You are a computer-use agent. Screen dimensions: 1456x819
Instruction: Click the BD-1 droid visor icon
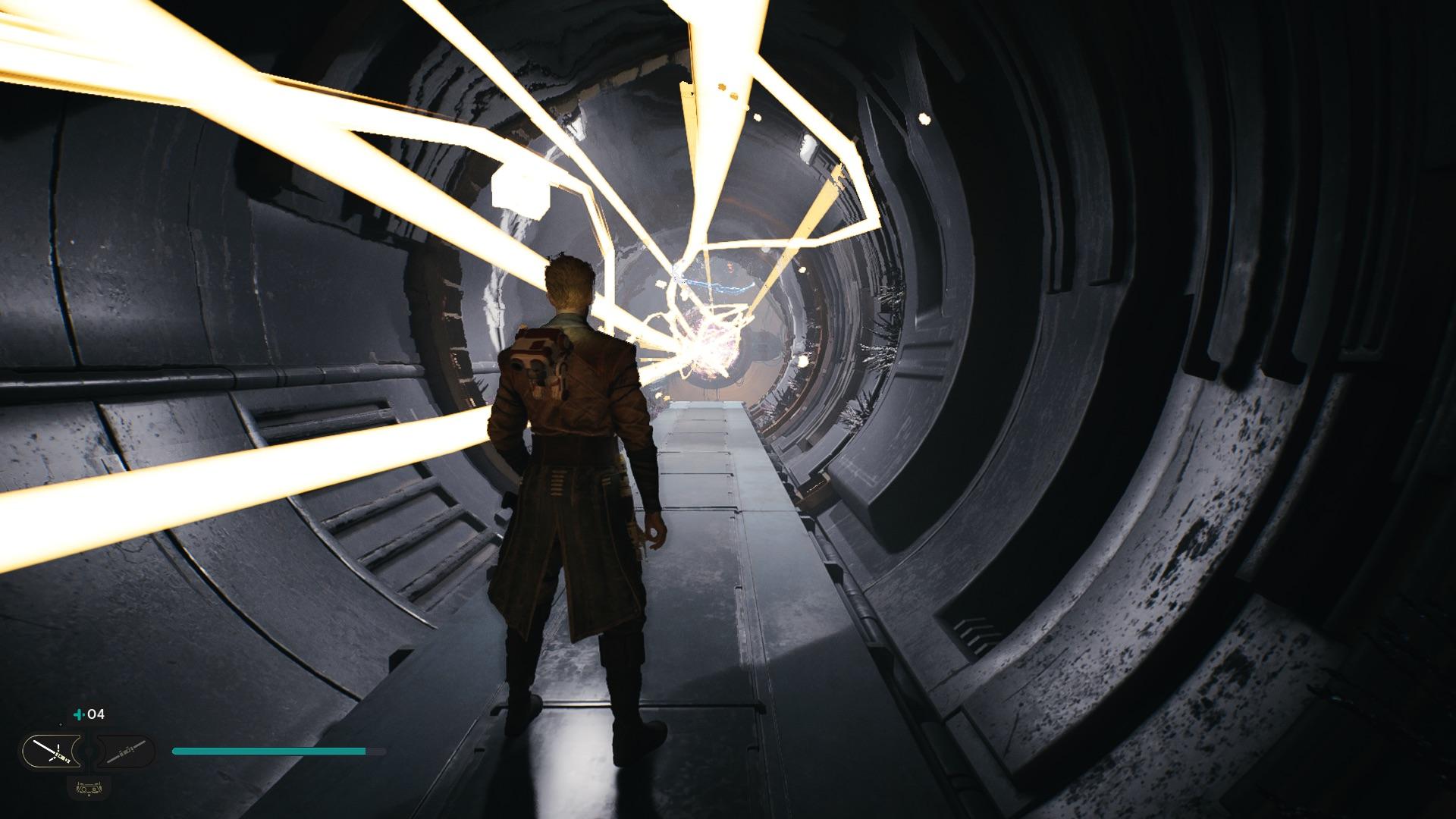(88, 788)
